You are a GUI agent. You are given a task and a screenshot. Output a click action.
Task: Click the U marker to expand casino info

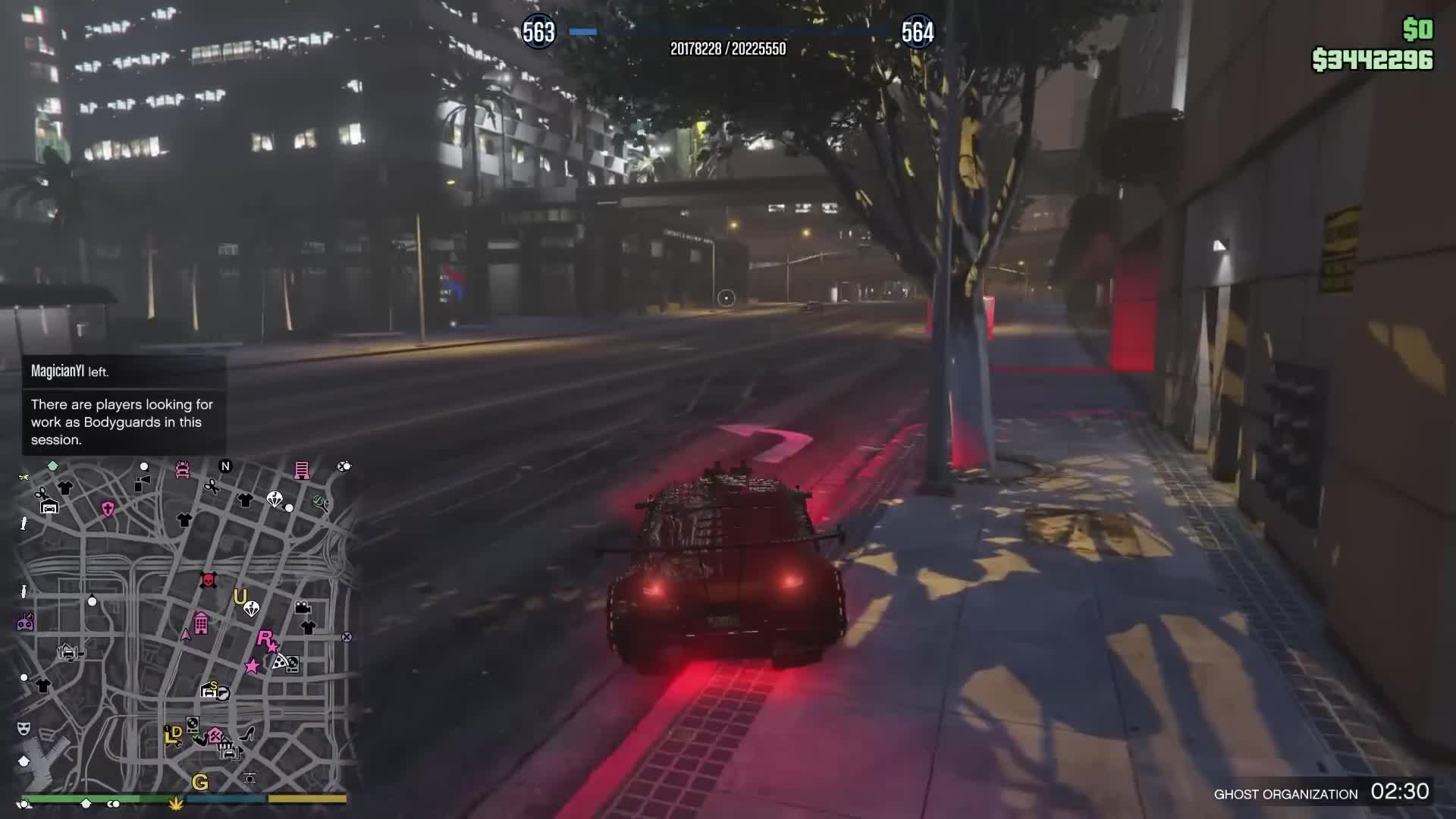tap(239, 596)
